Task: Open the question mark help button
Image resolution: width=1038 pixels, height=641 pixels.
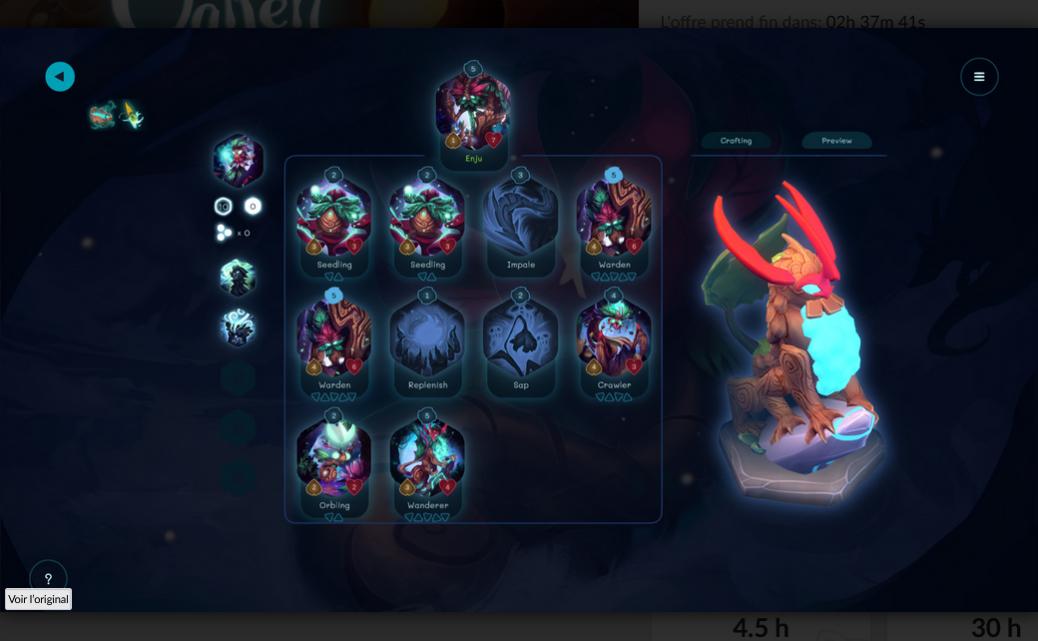Action: 48,578
